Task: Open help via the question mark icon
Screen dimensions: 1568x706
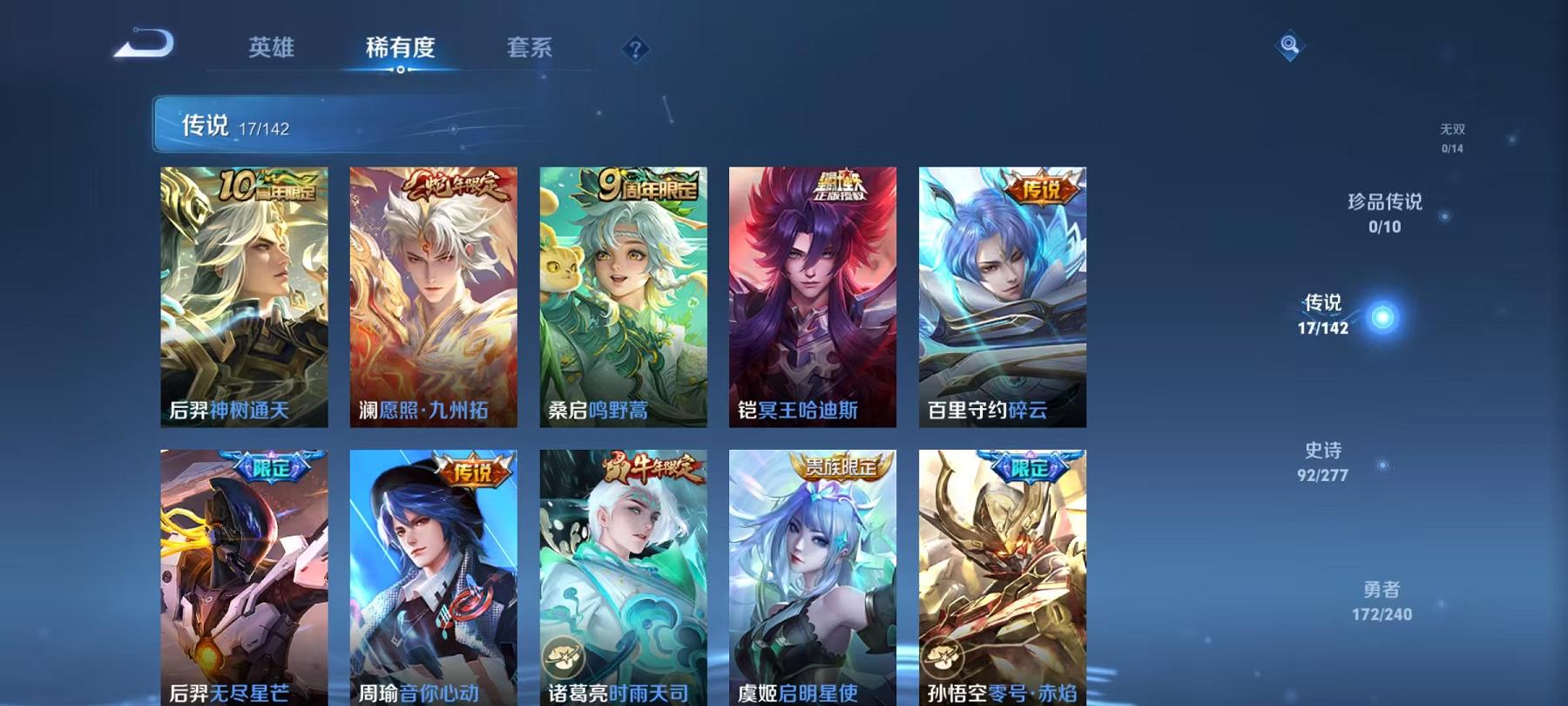Action: pos(635,48)
